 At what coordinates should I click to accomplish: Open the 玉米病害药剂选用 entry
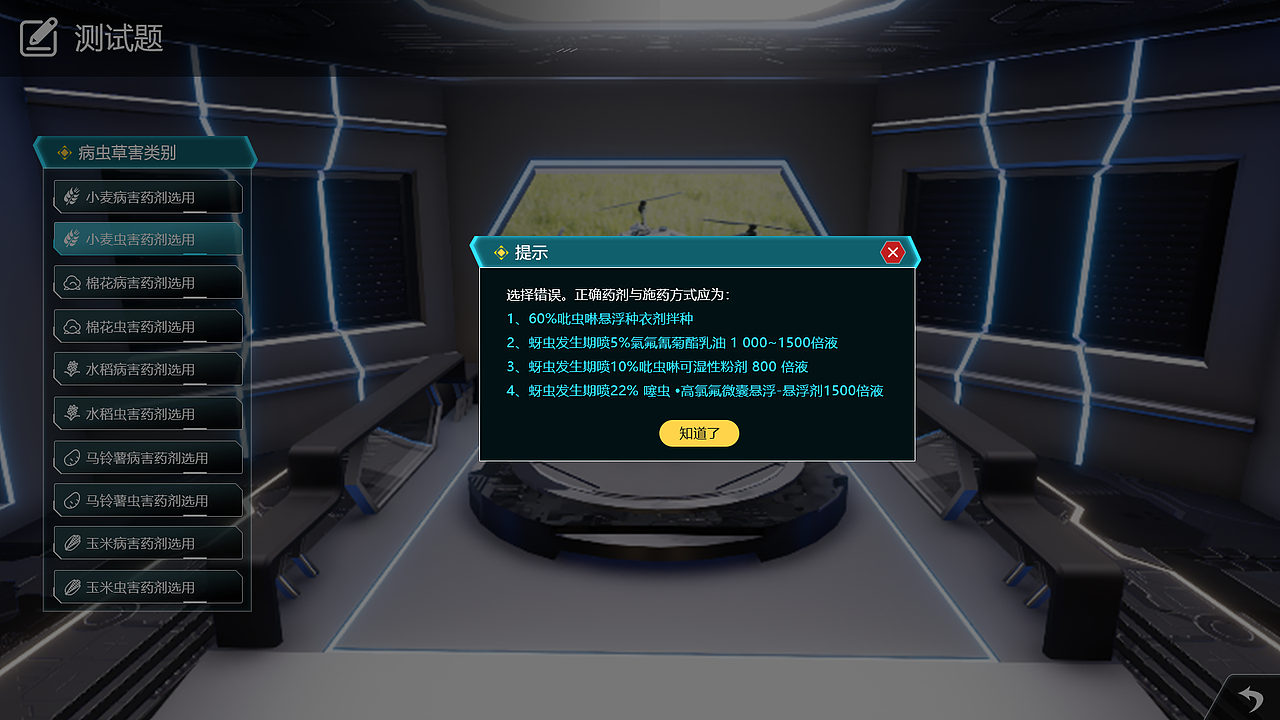(150, 543)
